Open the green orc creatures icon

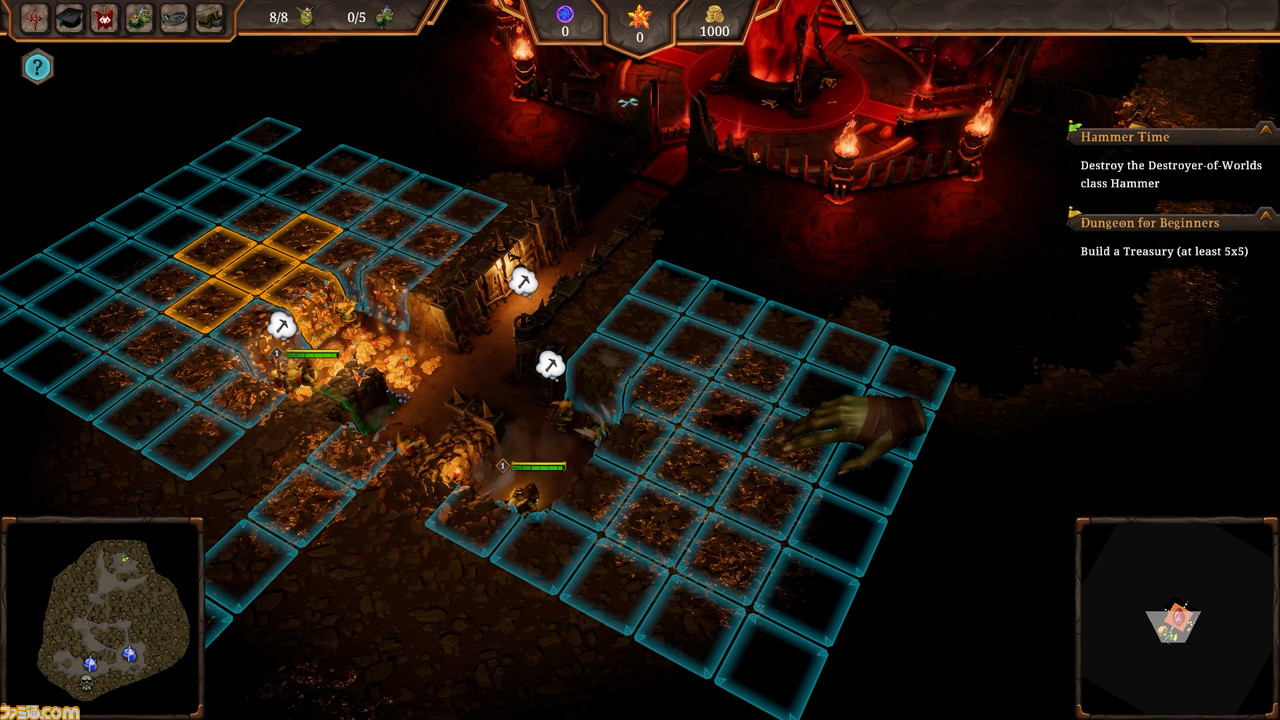tap(140, 18)
